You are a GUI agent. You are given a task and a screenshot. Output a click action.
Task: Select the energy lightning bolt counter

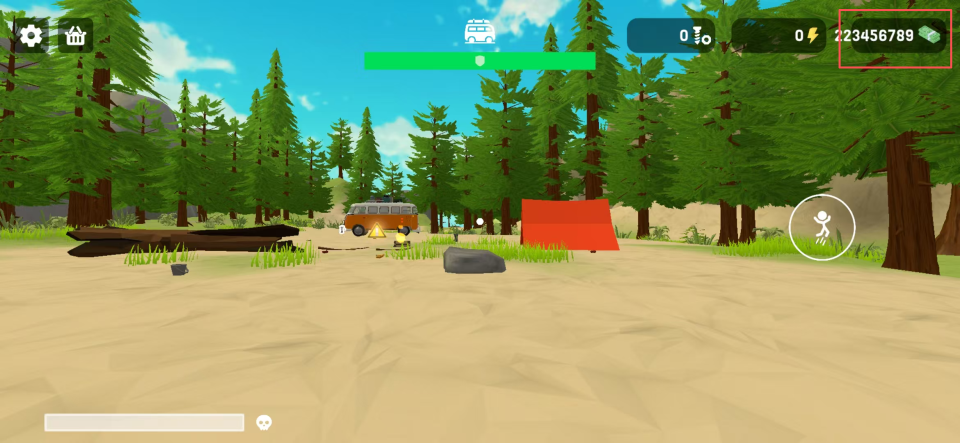[777, 36]
